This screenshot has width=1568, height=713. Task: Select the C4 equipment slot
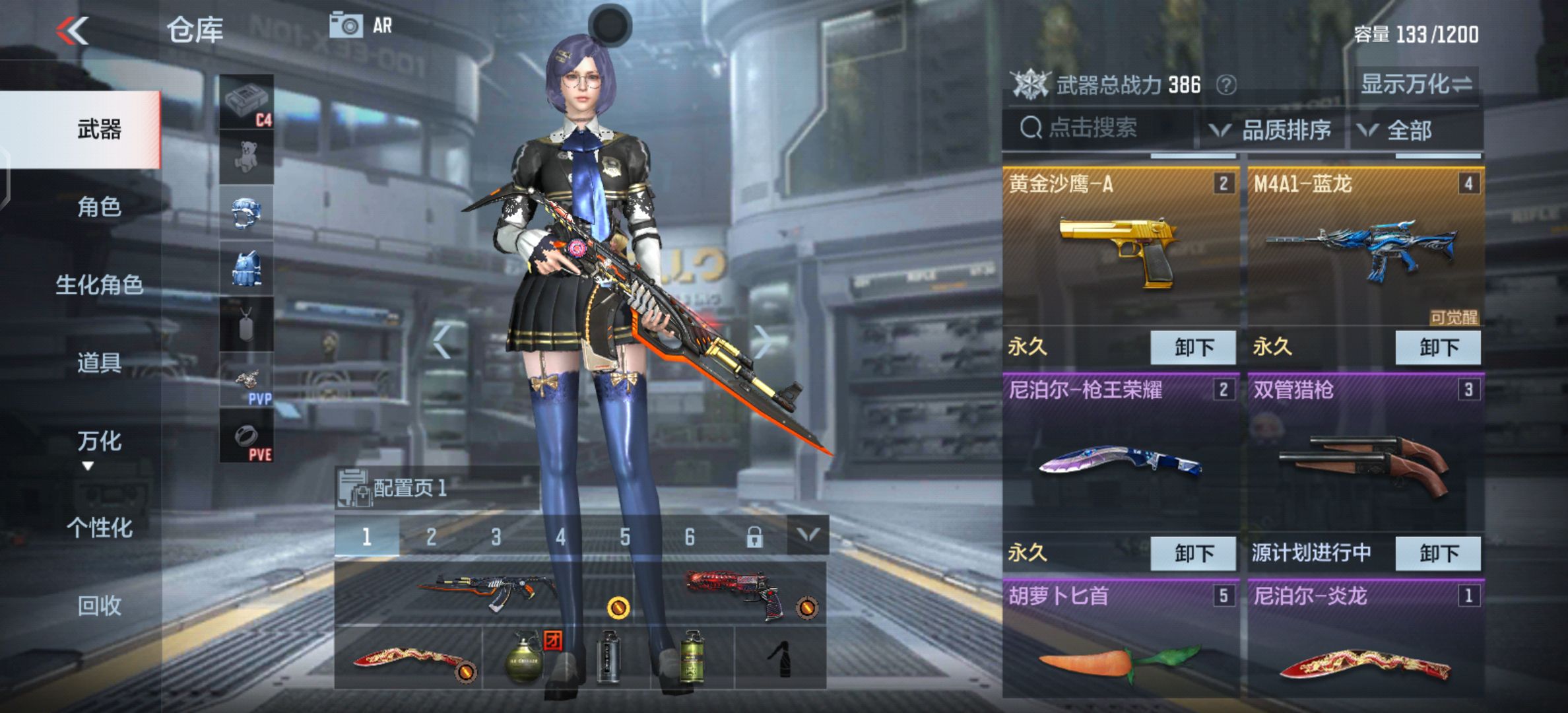click(x=246, y=102)
